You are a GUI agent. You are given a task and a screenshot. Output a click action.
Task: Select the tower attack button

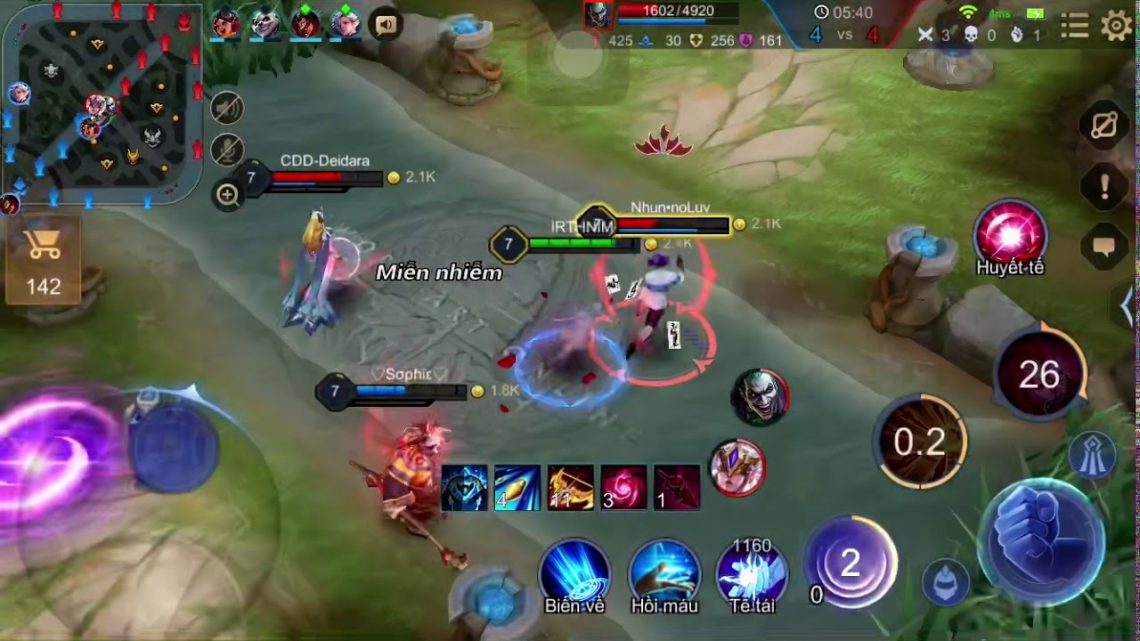pos(1091,455)
